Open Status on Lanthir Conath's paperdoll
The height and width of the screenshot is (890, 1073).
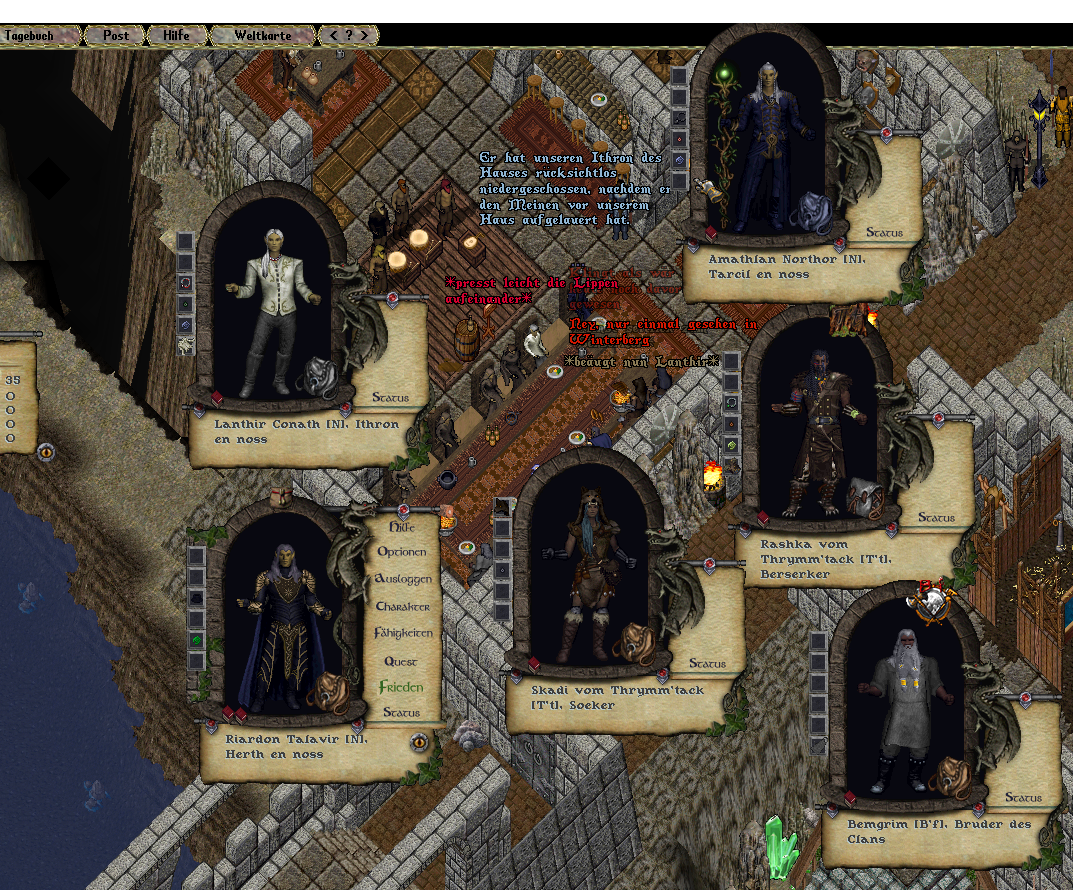tap(390, 398)
